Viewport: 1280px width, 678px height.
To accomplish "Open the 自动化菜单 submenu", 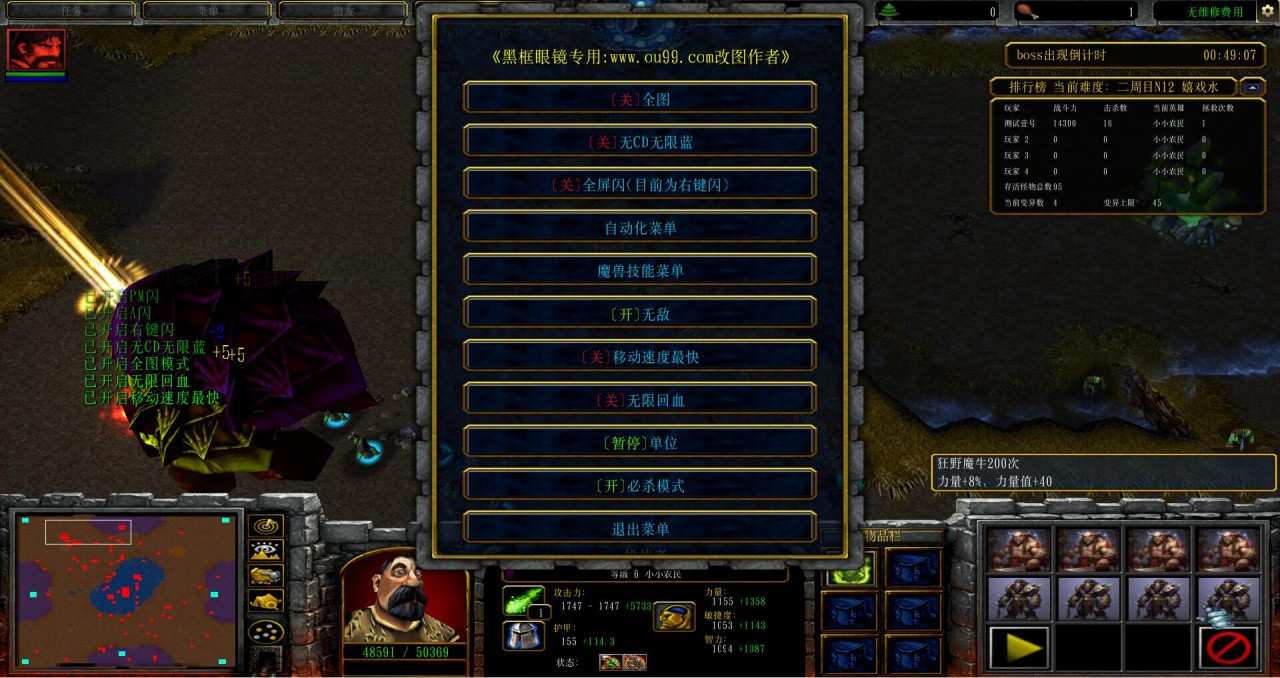I will pyautogui.click(x=640, y=228).
